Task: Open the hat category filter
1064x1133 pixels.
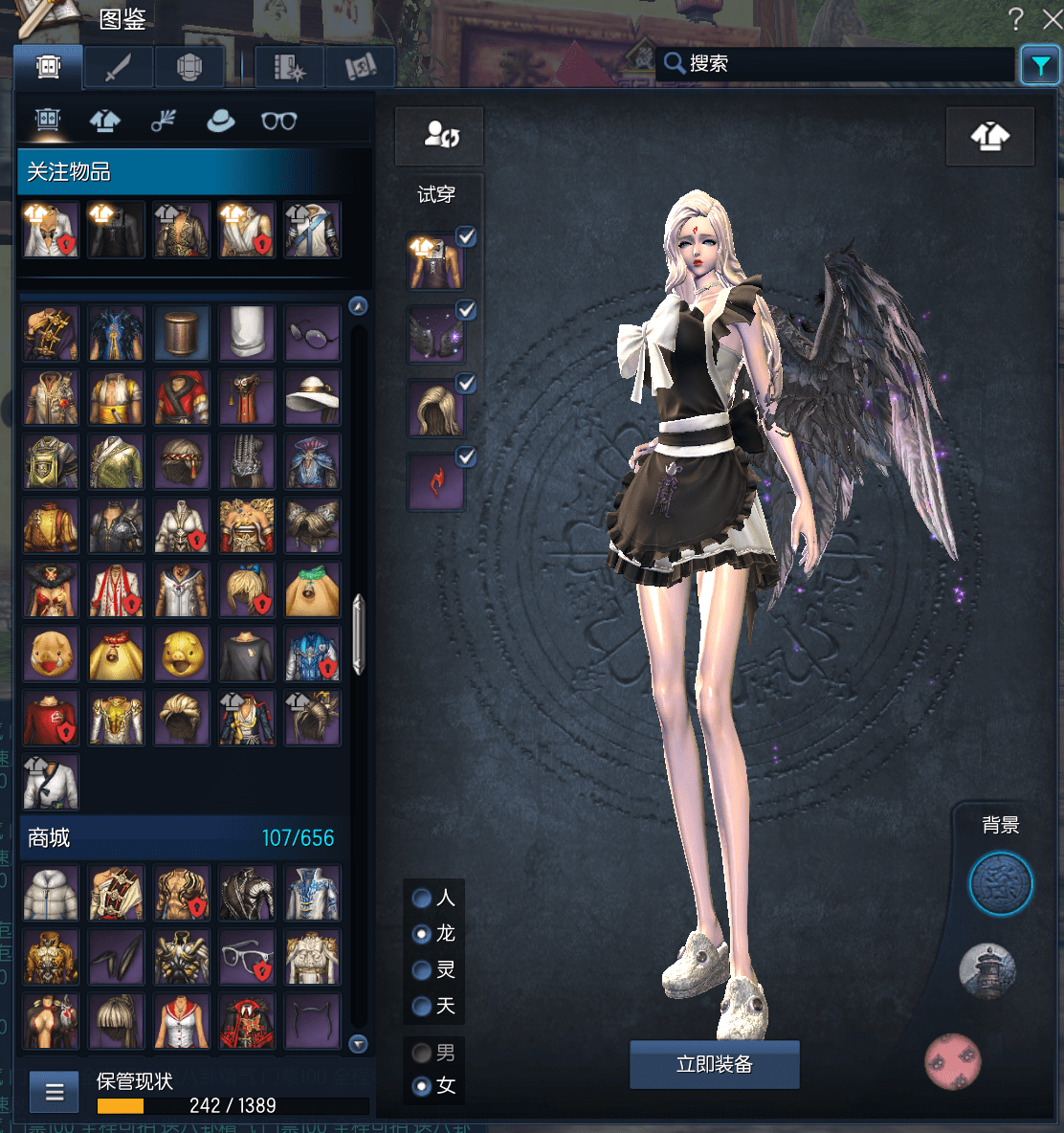Action: point(220,122)
